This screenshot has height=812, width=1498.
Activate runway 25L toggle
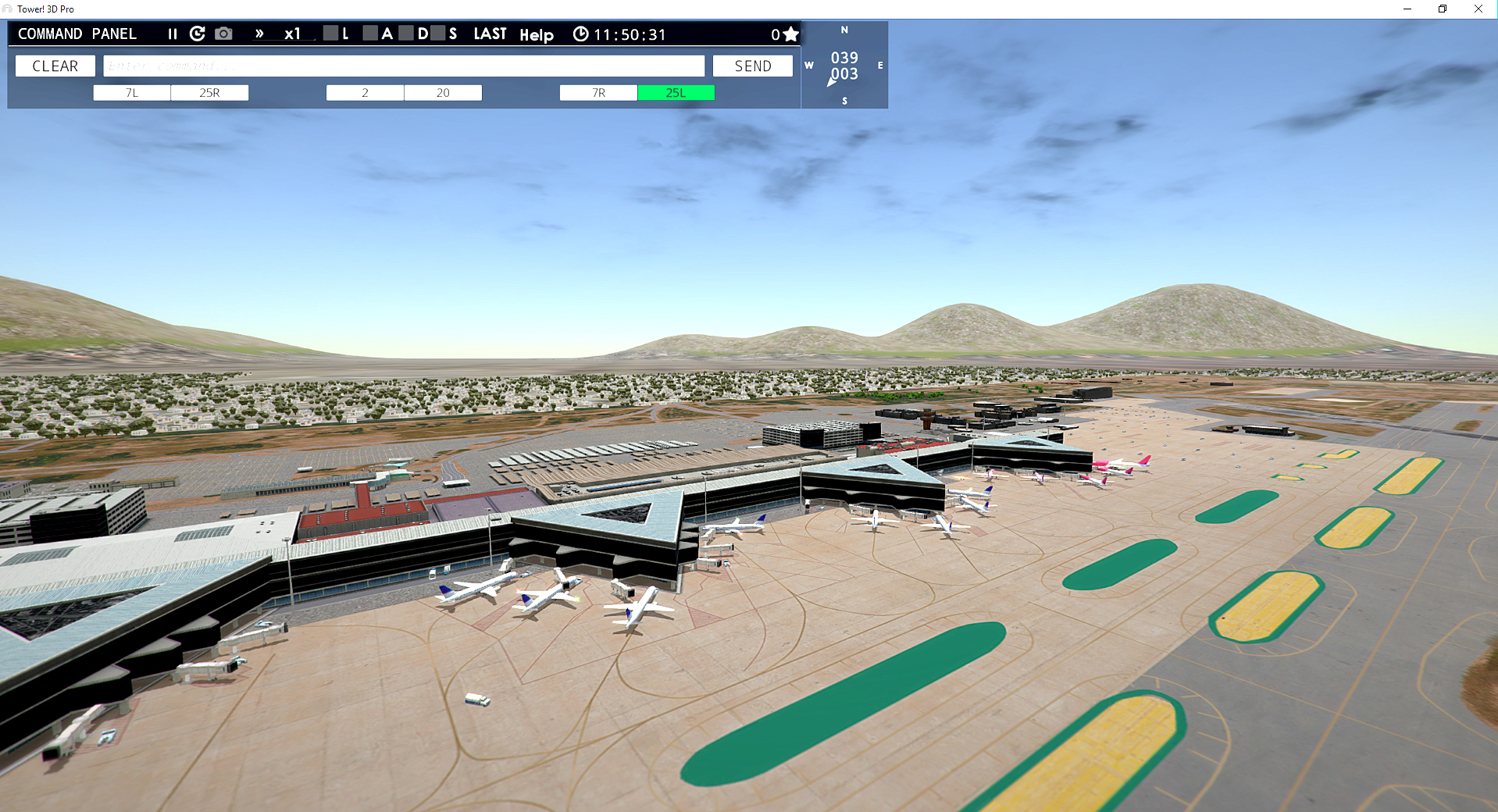point(676,92)
